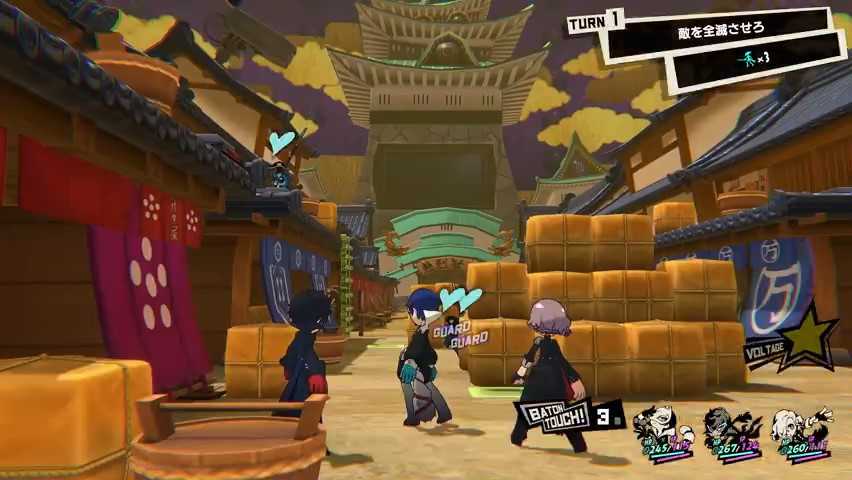
Task: Click the remaining enemies ×3 icon
Action: (756, 58)
